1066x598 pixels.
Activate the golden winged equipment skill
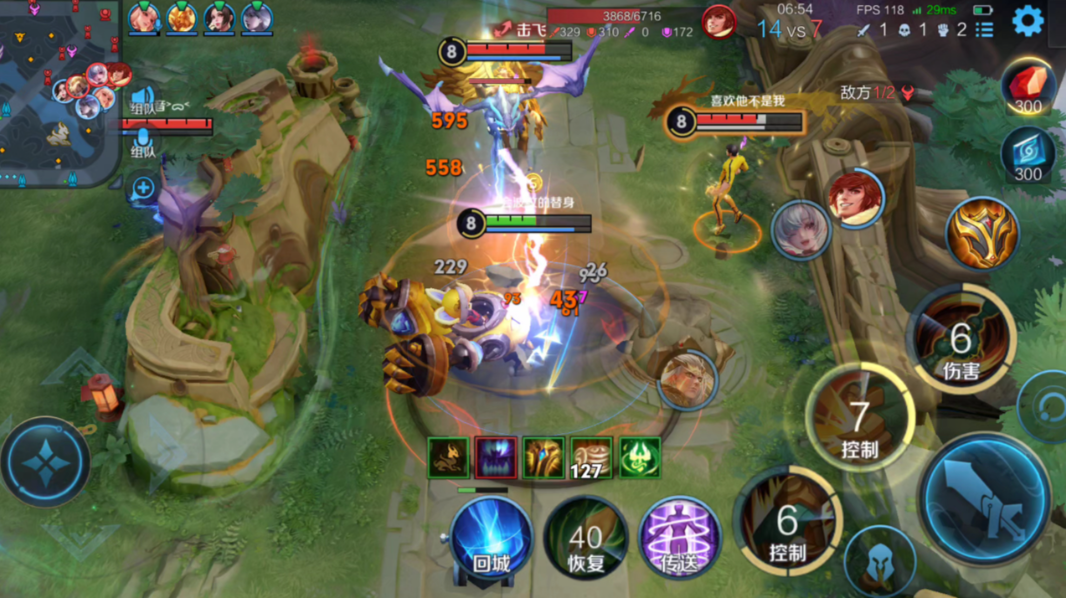[982, 235]
